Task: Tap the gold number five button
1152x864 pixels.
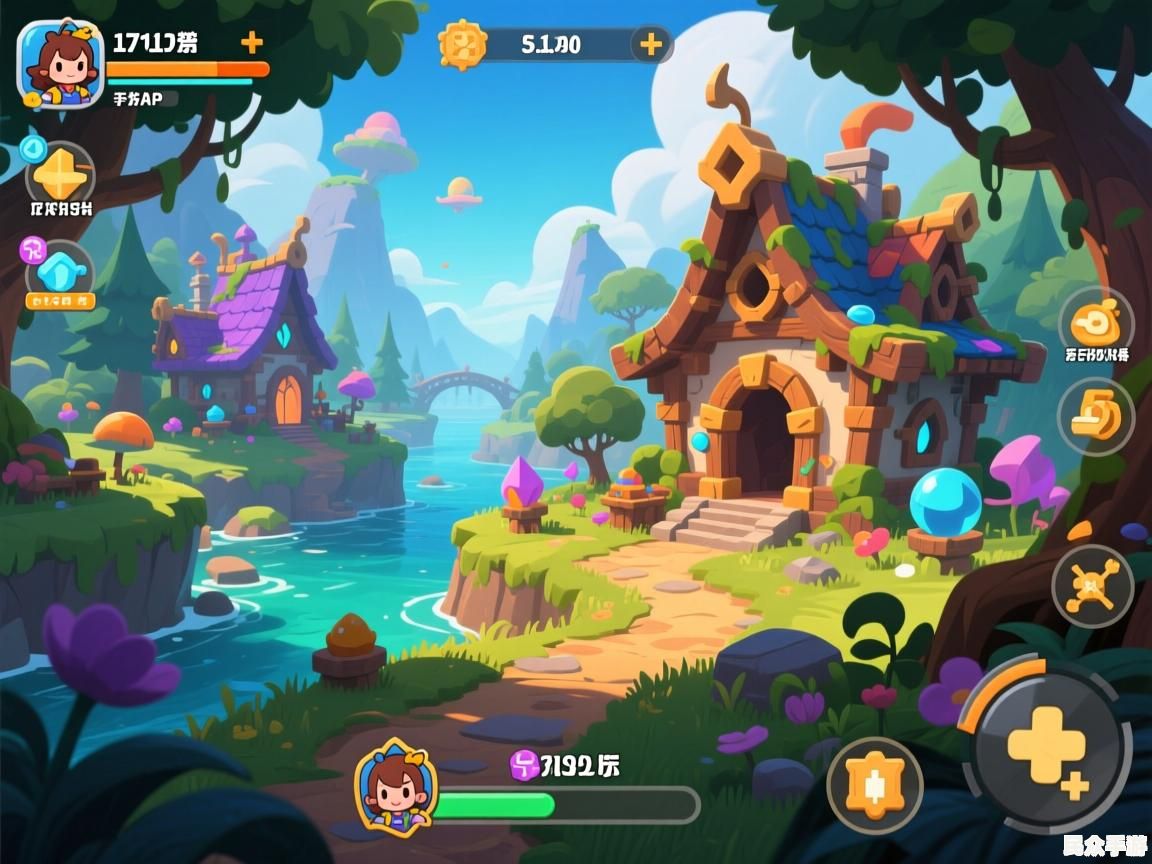Action: point(1096,417)
